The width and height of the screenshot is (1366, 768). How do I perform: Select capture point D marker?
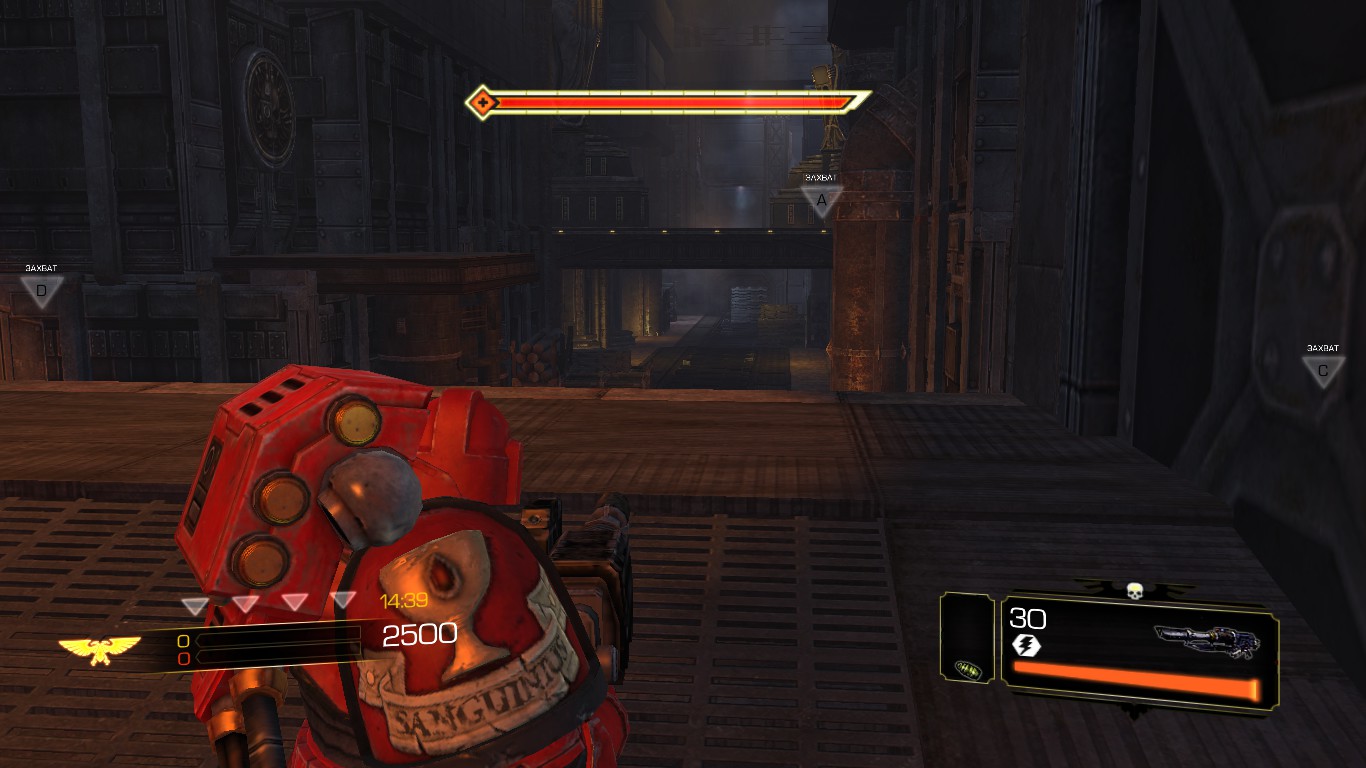pyautogui.click(x=41, y=291)
